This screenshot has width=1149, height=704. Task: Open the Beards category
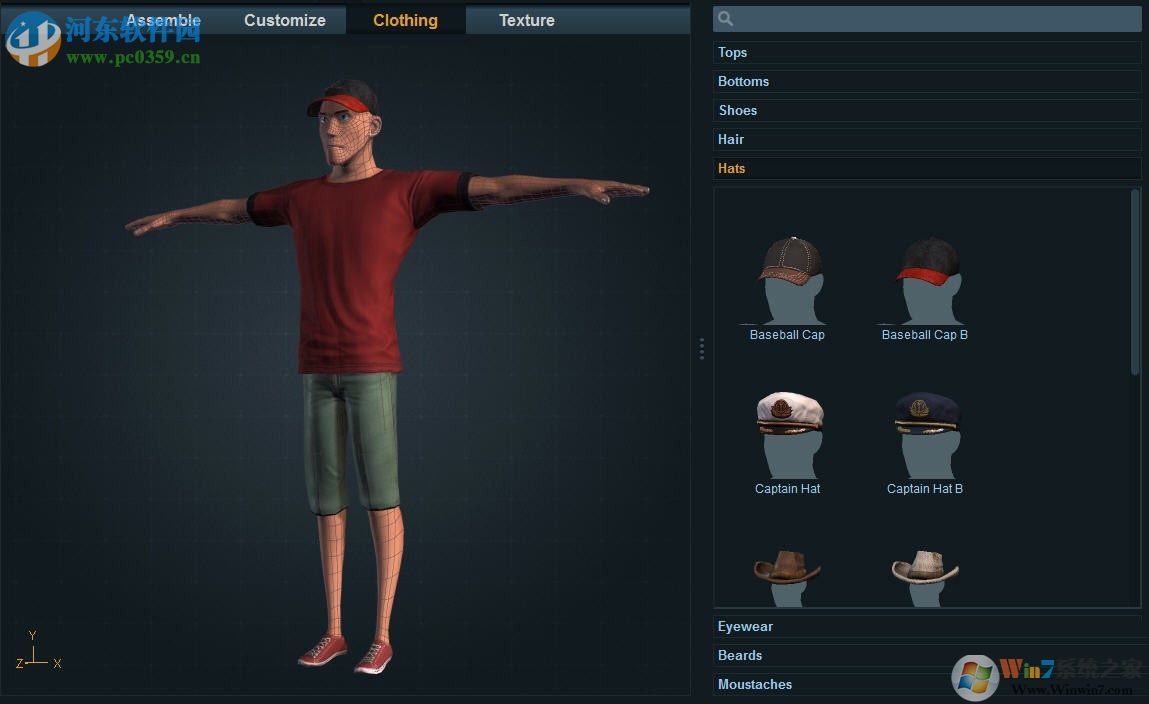[x=927, y=655]
